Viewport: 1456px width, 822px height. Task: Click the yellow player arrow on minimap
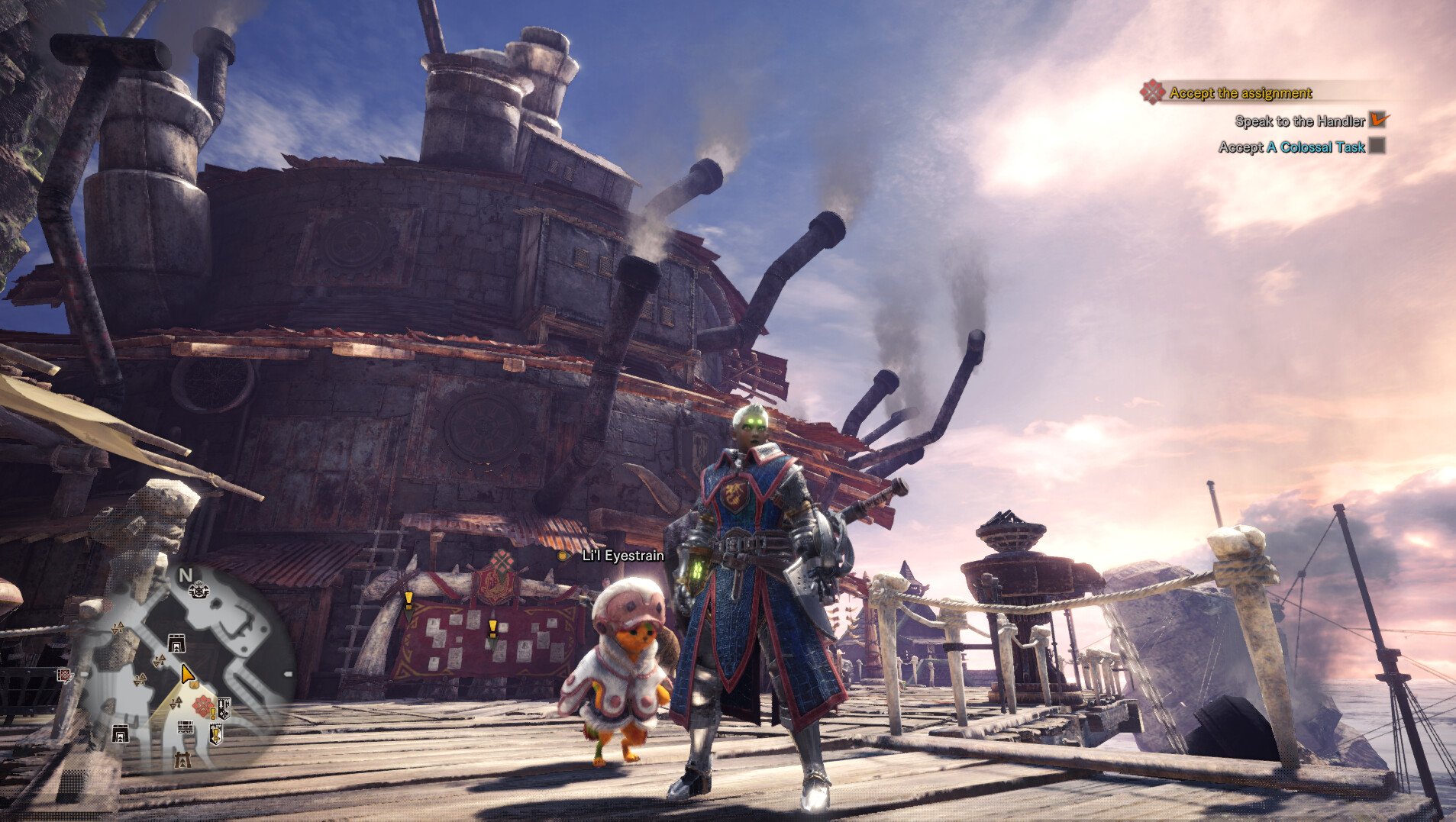187,674
